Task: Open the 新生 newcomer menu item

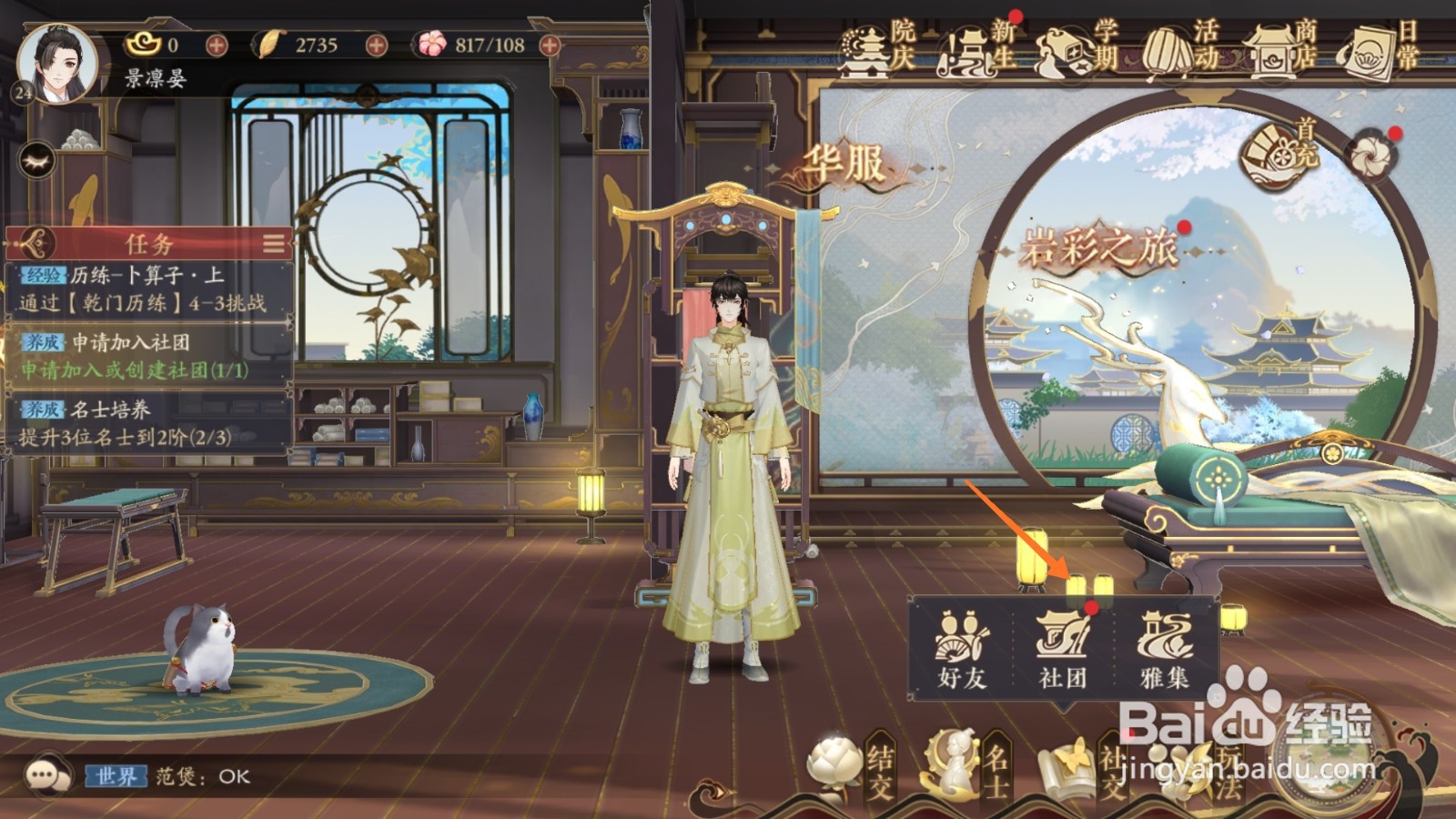Action: click(967, 50)
